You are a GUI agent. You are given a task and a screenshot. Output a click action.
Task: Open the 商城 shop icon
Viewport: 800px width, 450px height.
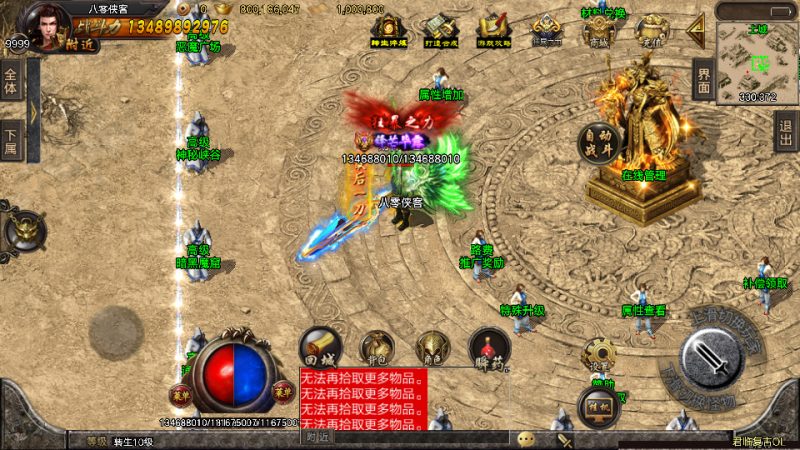(598, 30)
